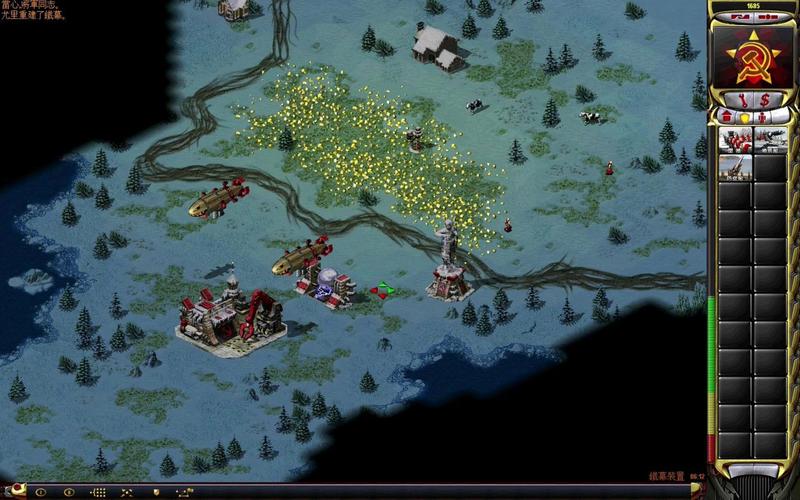Click the dotted grid formation icon on bottom bar
Viewport: 800px width, 500px height.
click(99, 492)
